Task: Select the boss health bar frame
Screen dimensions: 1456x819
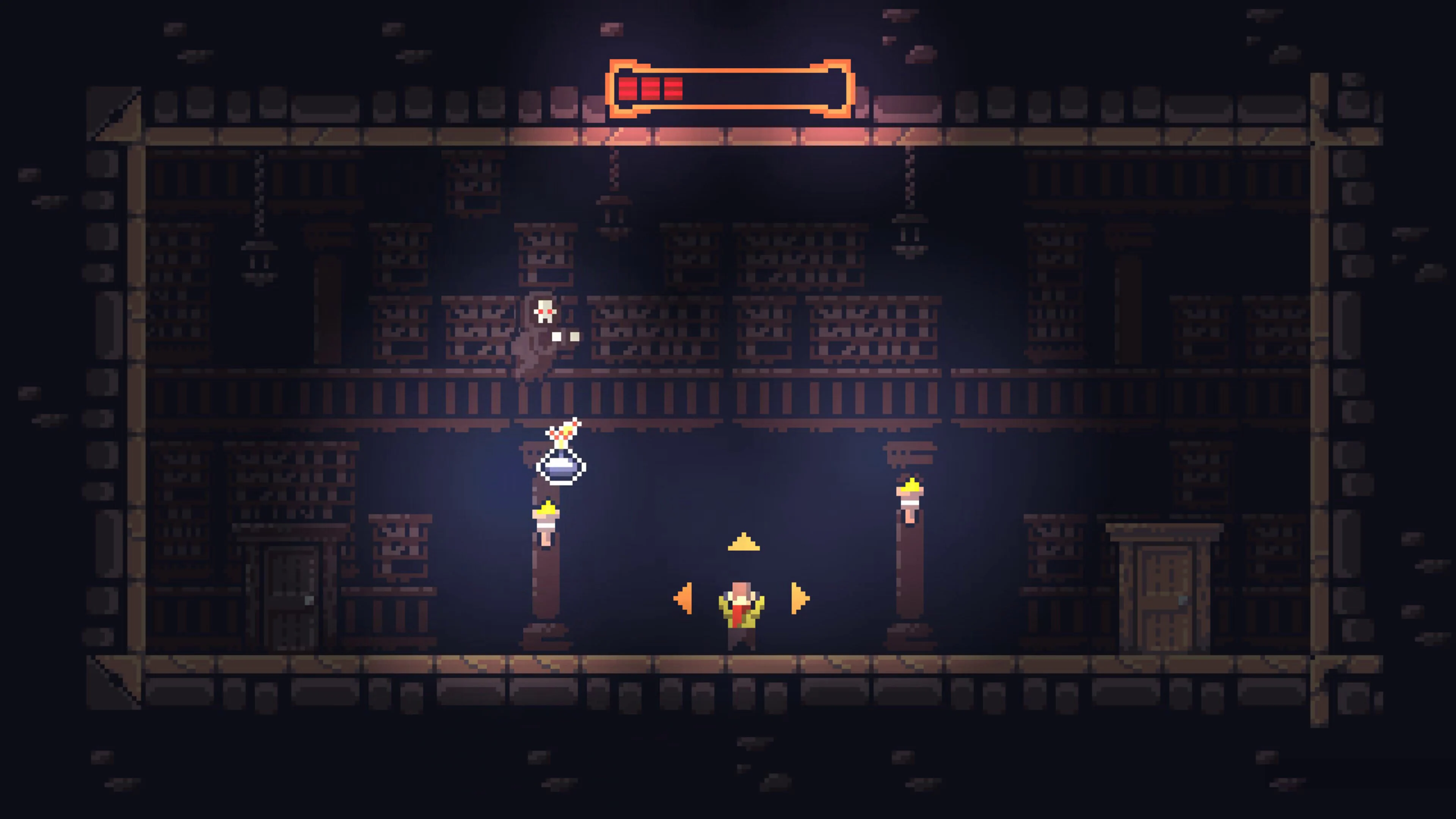Action: (x=729, y=91)
